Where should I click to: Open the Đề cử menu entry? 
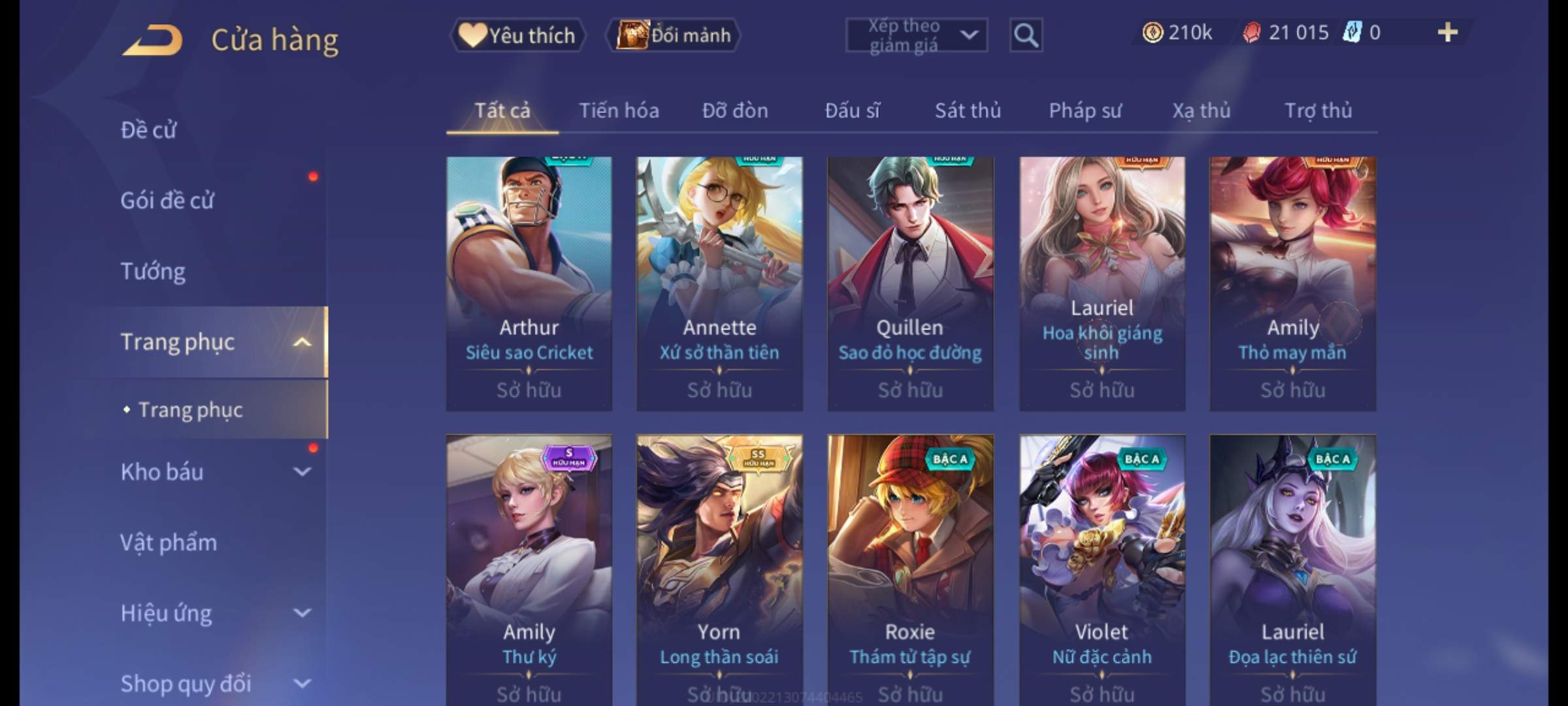[149, 130]
